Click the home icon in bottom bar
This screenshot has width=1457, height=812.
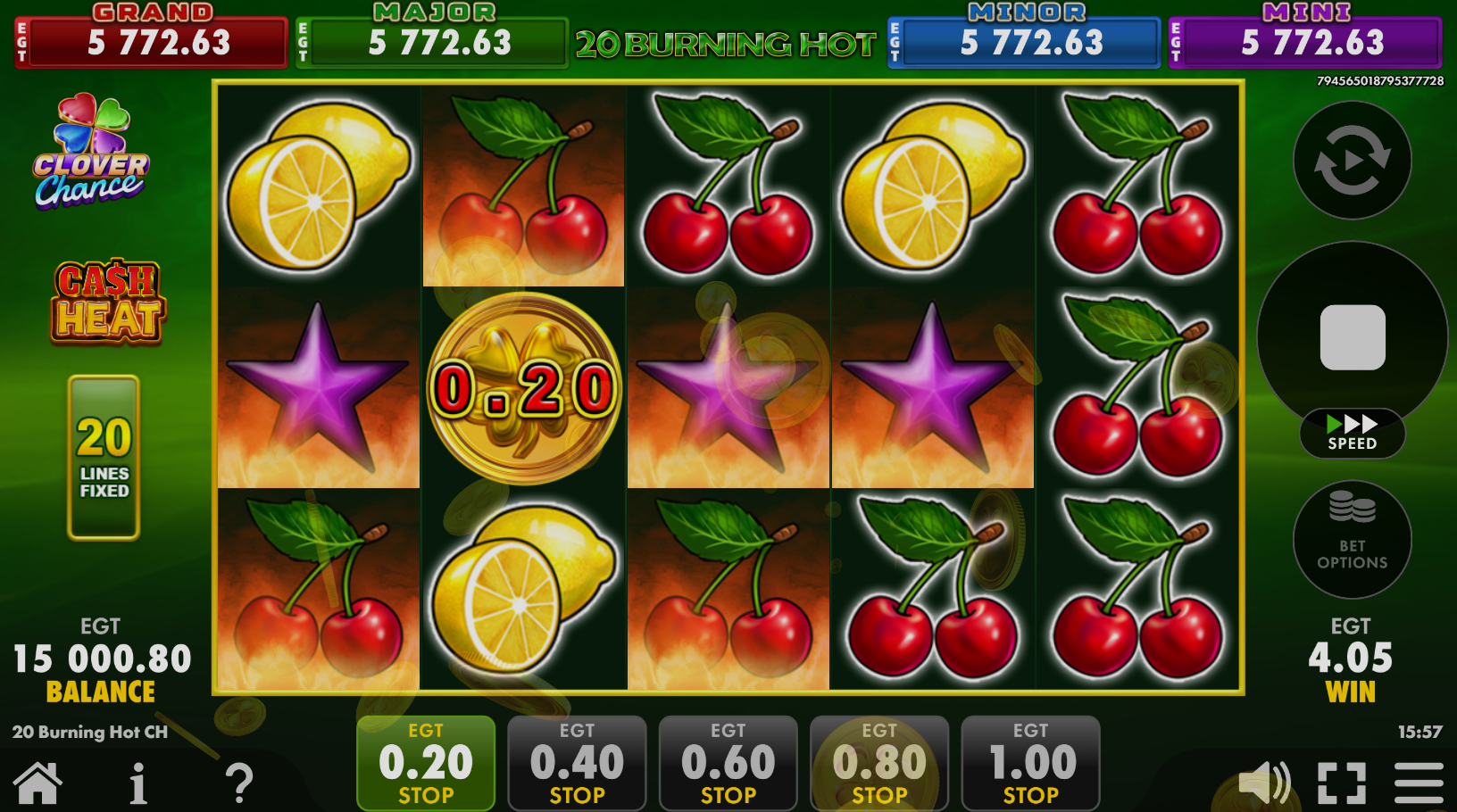coord(36,783)
